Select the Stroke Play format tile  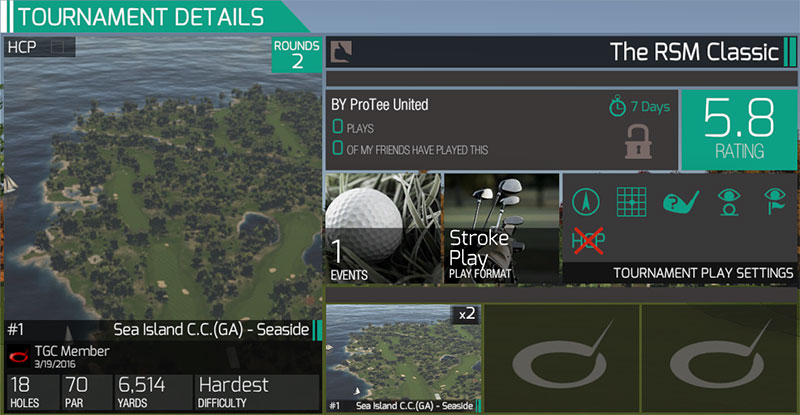click(501, 230)
